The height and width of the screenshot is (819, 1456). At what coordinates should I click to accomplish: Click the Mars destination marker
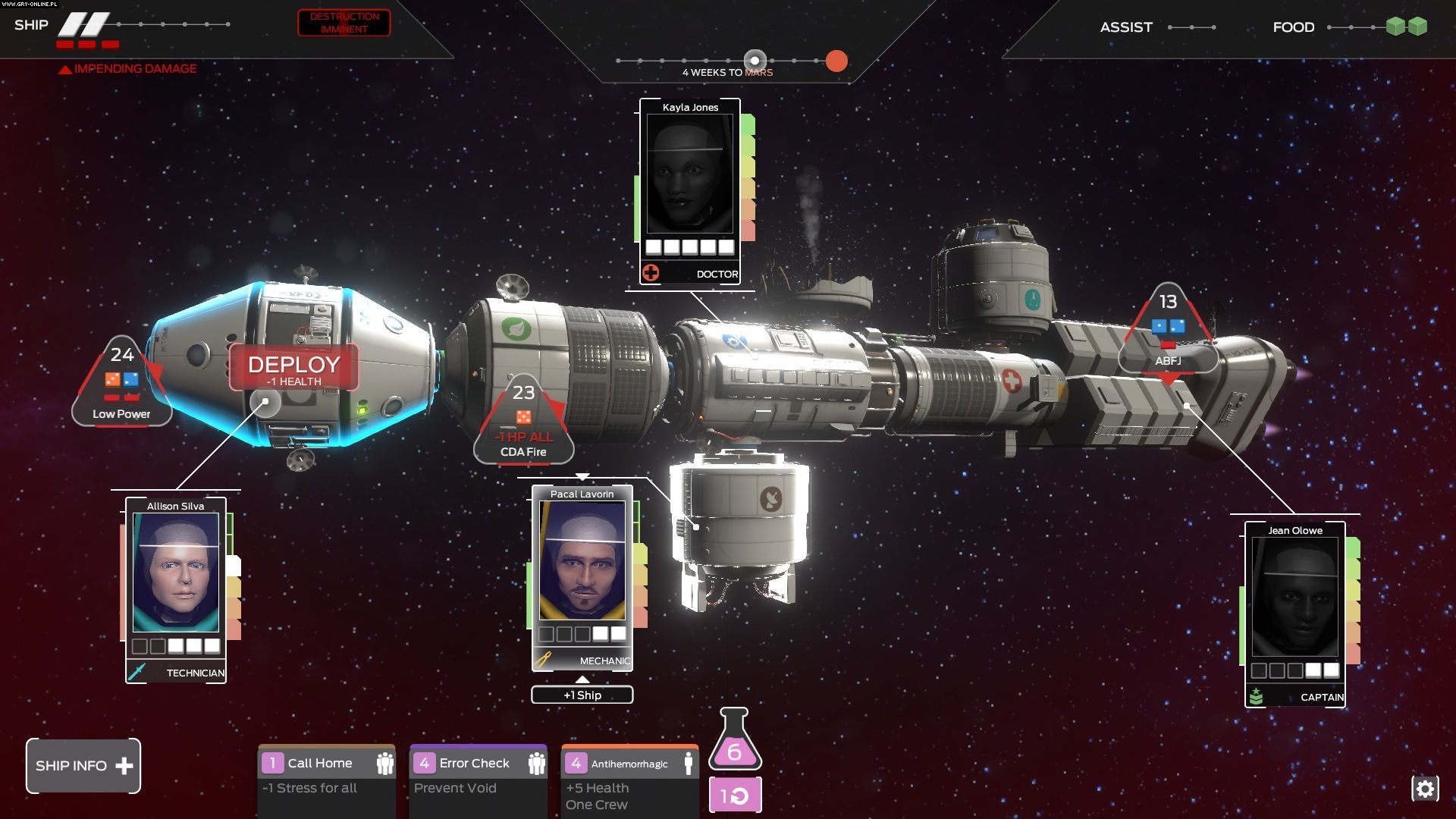[x=836, y=61]
